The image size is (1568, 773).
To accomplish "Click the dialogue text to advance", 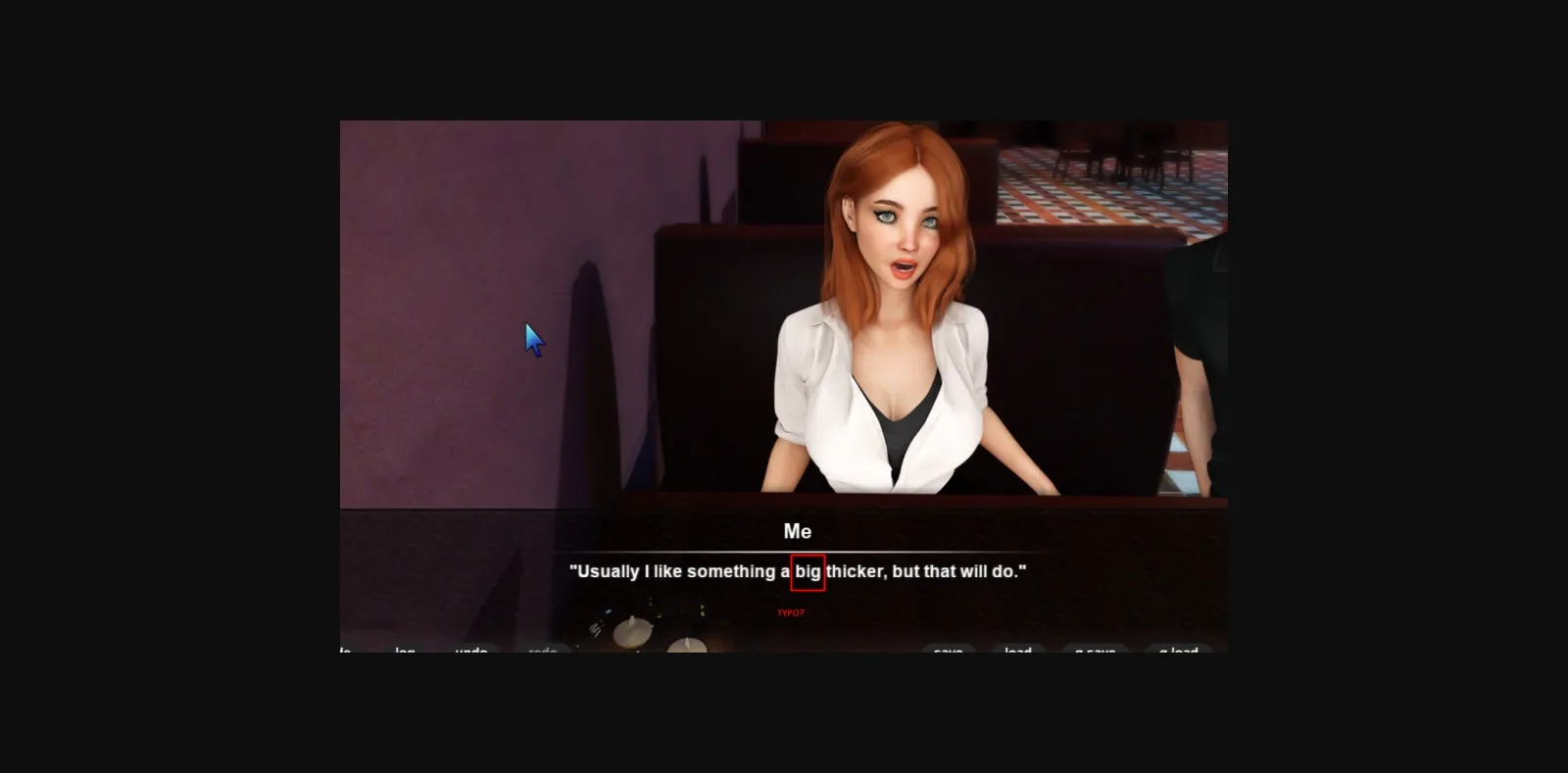I will (799, 571).
